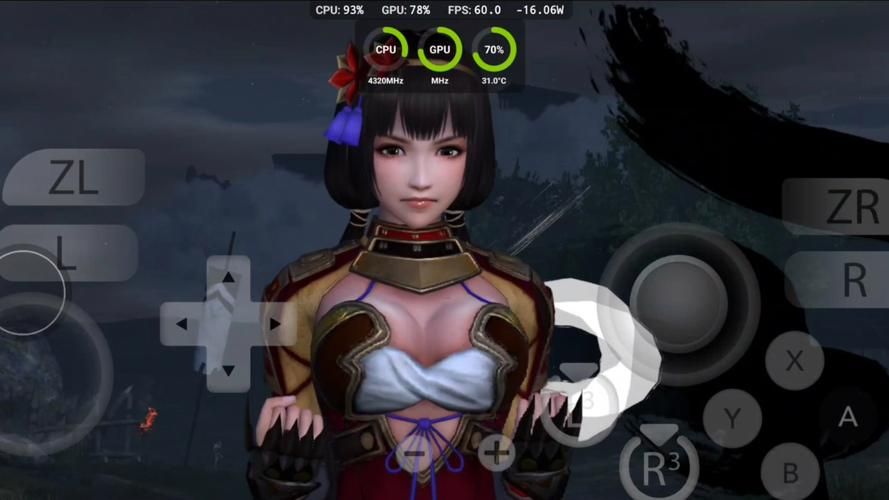Screen dimensions: 889x500
Task: Tap the B face button
Action: (x=790, y=472)
